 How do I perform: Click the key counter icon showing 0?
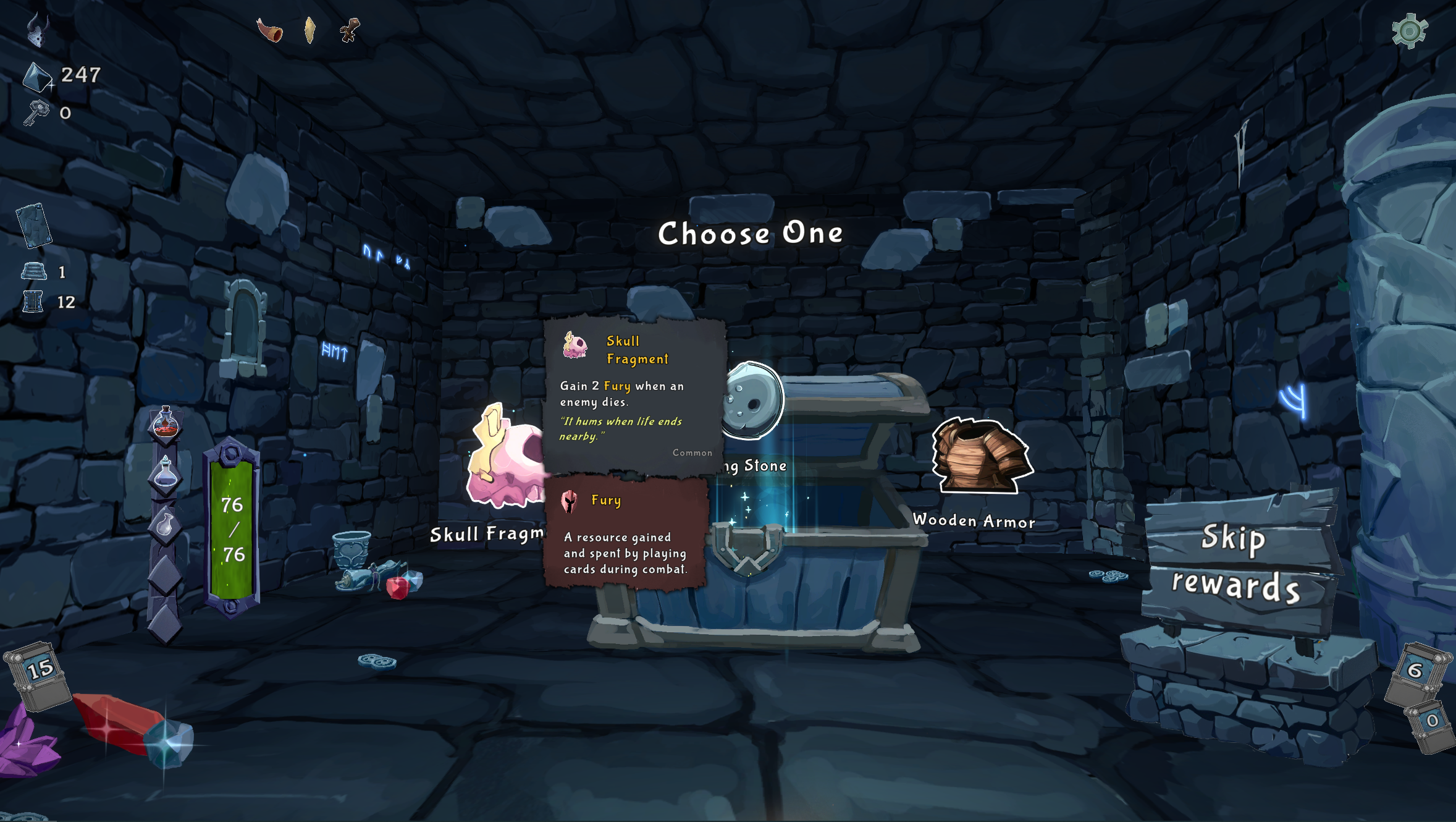36,113
